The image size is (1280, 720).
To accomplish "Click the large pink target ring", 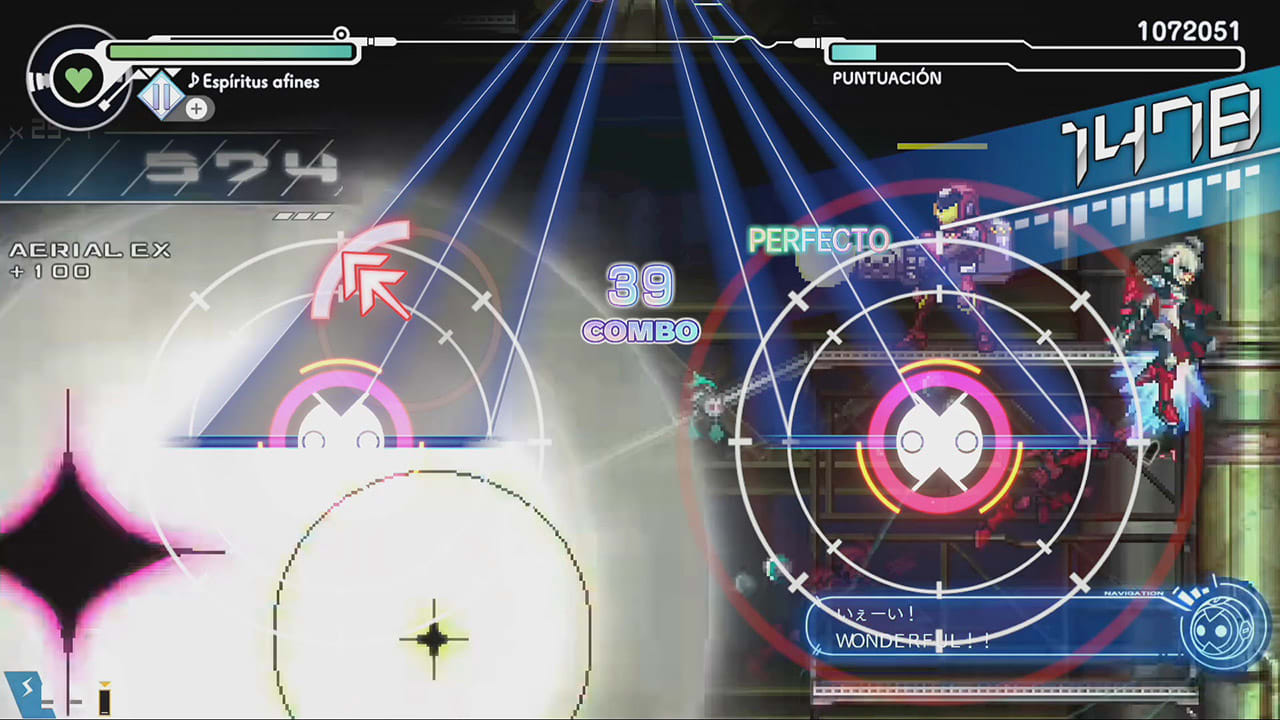I will point(938,440).
